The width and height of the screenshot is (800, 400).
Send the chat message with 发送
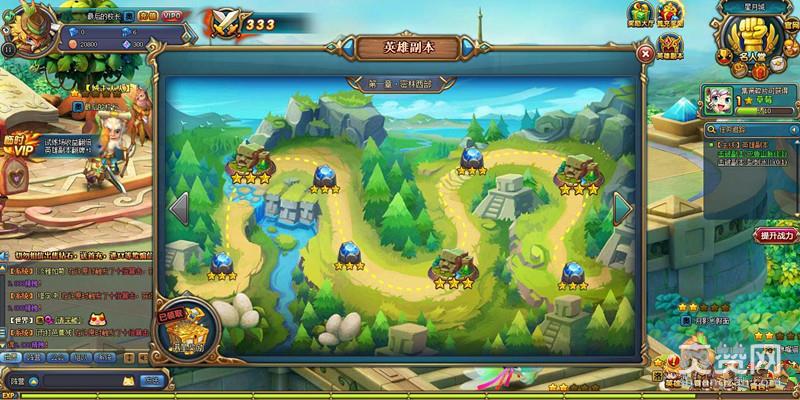pyautogui.click(x=152, y=380)
